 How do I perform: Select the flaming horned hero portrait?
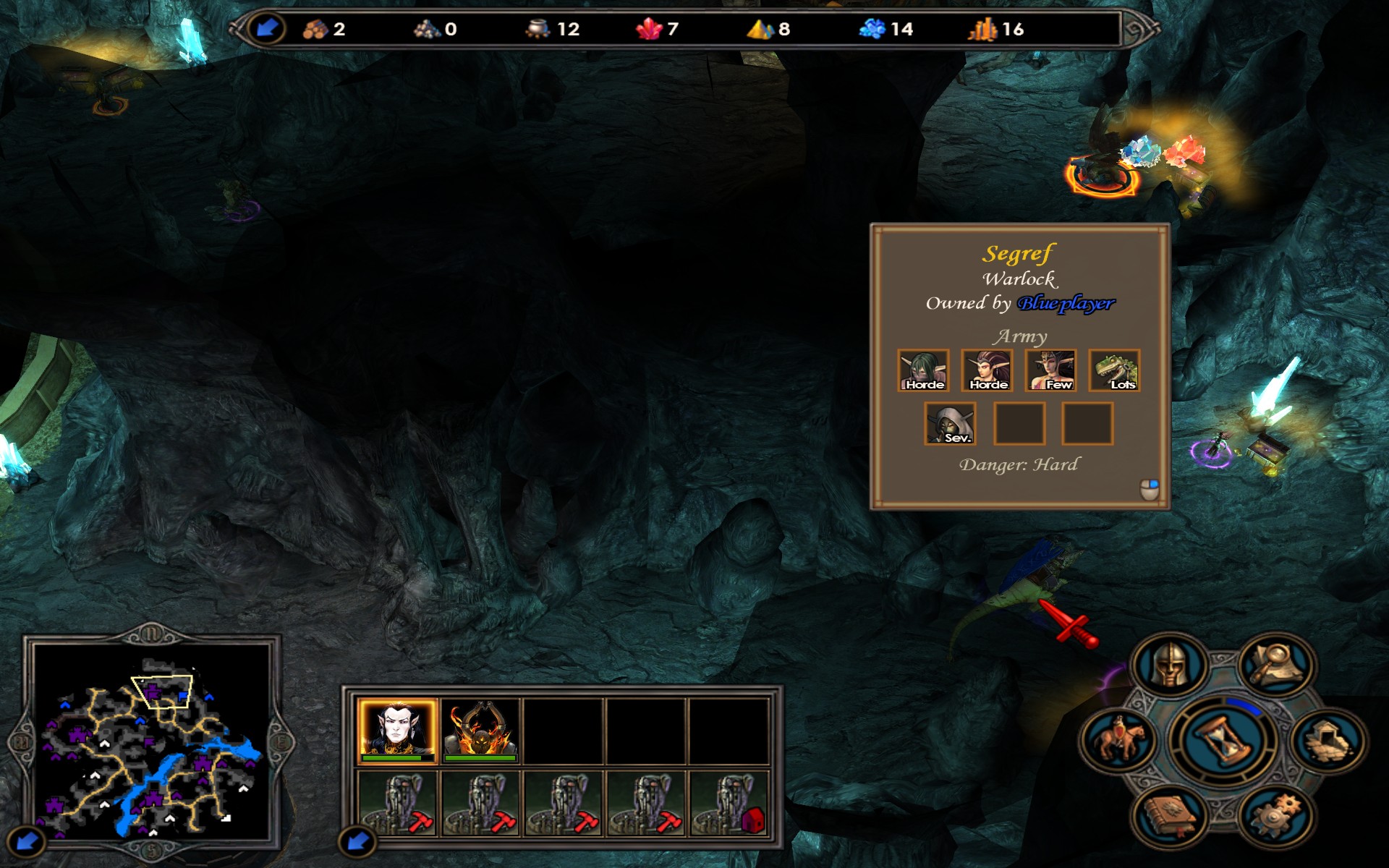coord(480,729)
